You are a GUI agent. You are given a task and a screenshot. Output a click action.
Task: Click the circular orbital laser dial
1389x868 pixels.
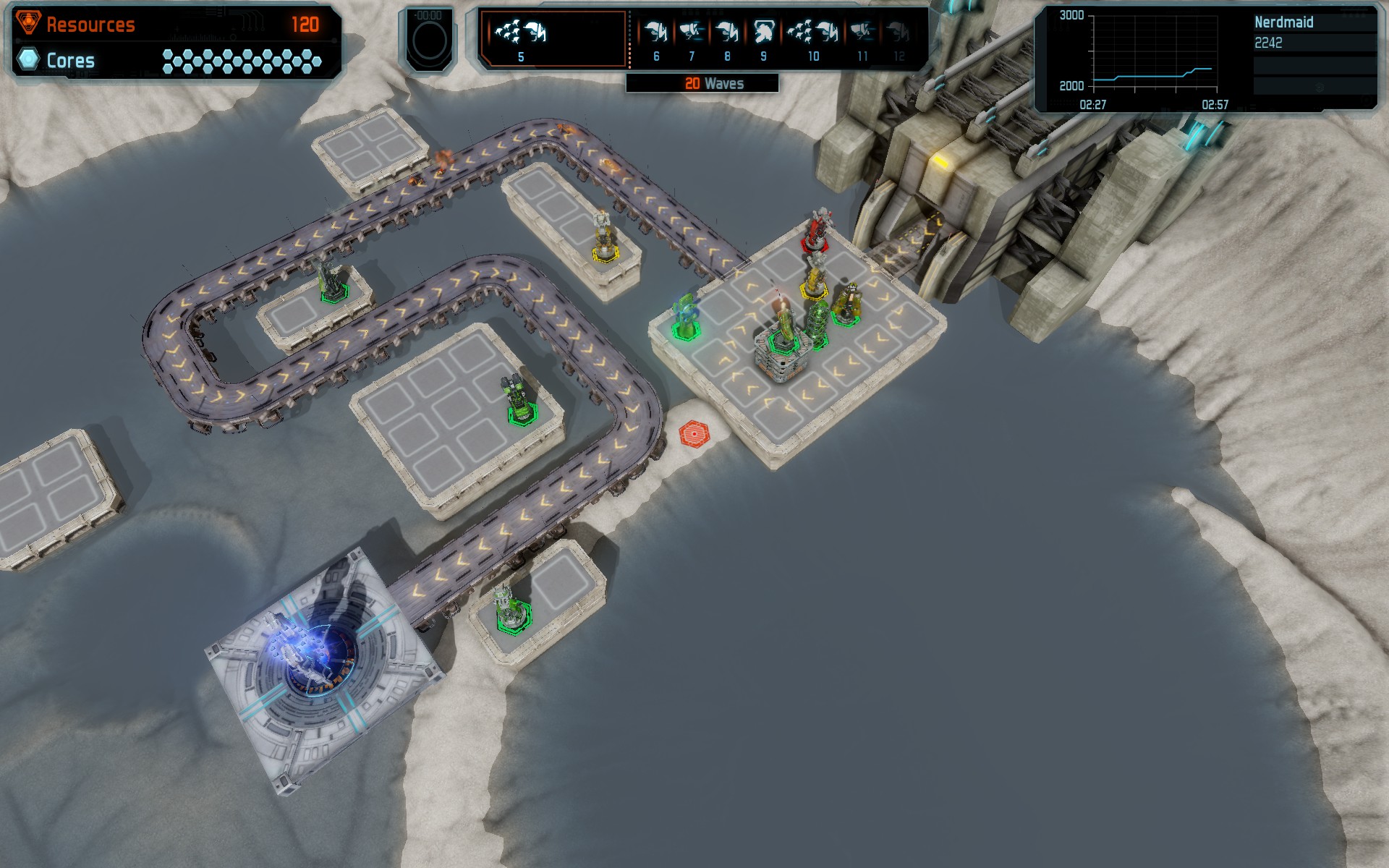click(x=429, y=41)
